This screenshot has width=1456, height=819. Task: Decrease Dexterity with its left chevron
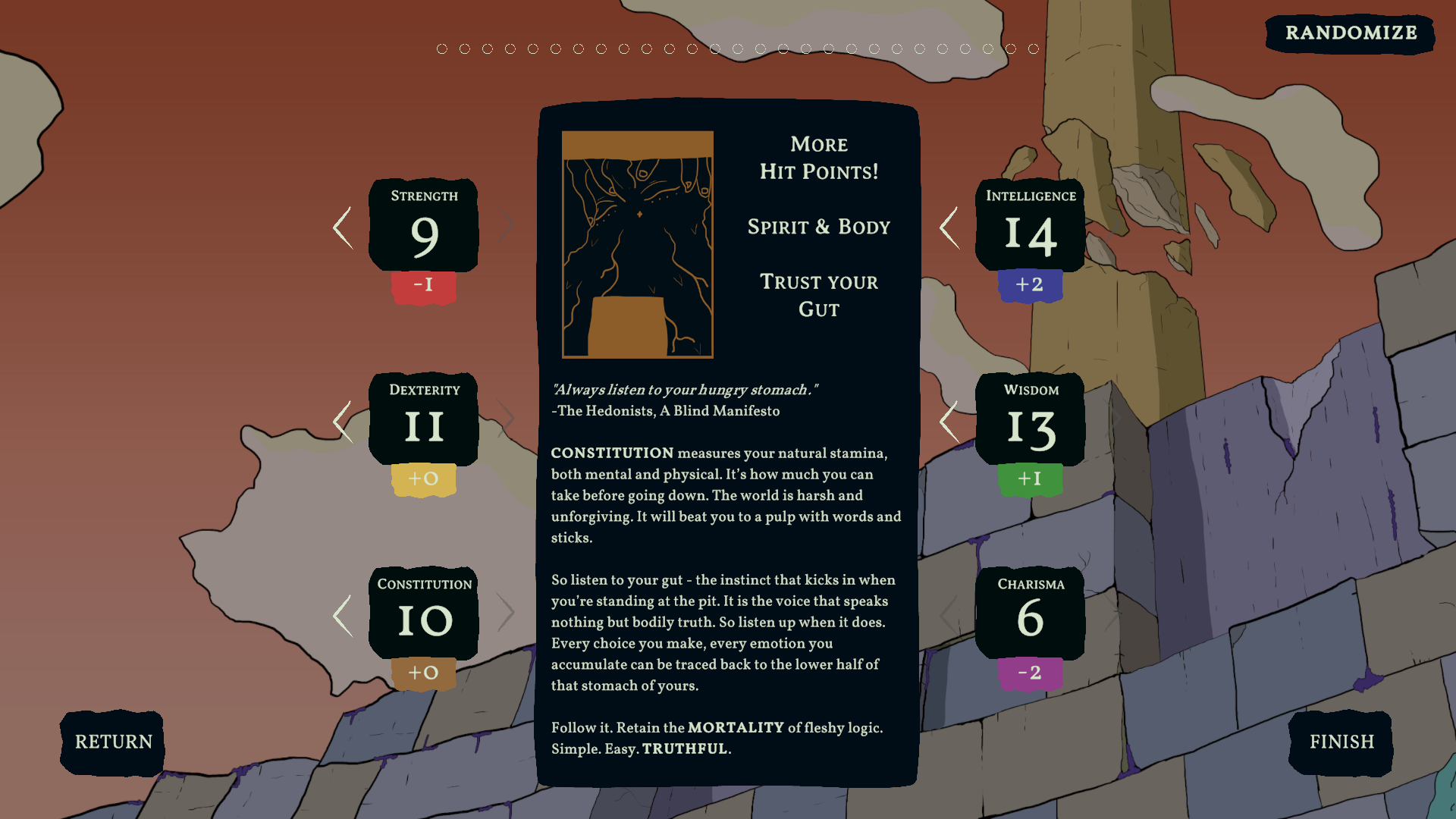tap(342, 421)
